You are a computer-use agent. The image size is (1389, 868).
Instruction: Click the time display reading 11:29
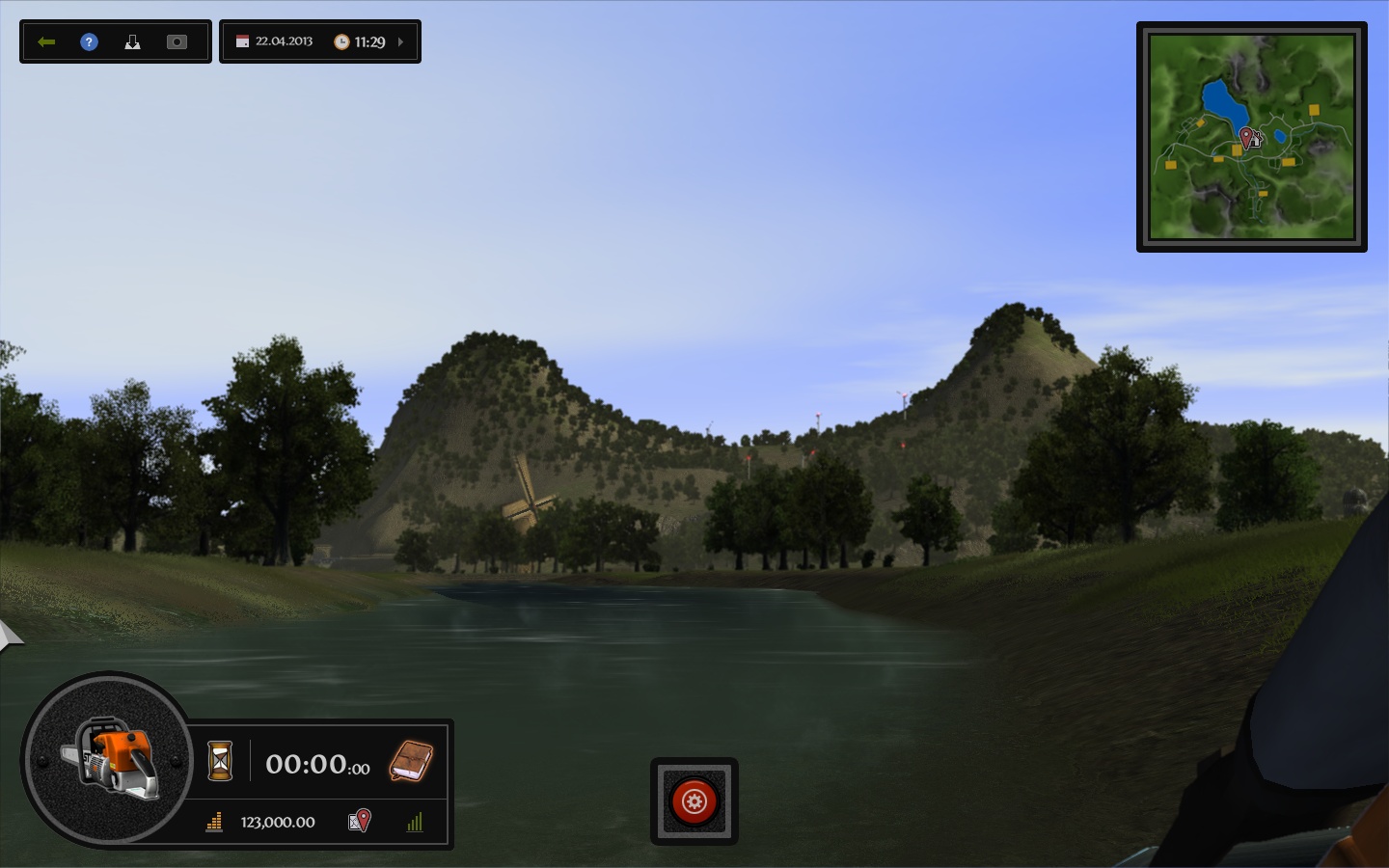coord(369,41)
